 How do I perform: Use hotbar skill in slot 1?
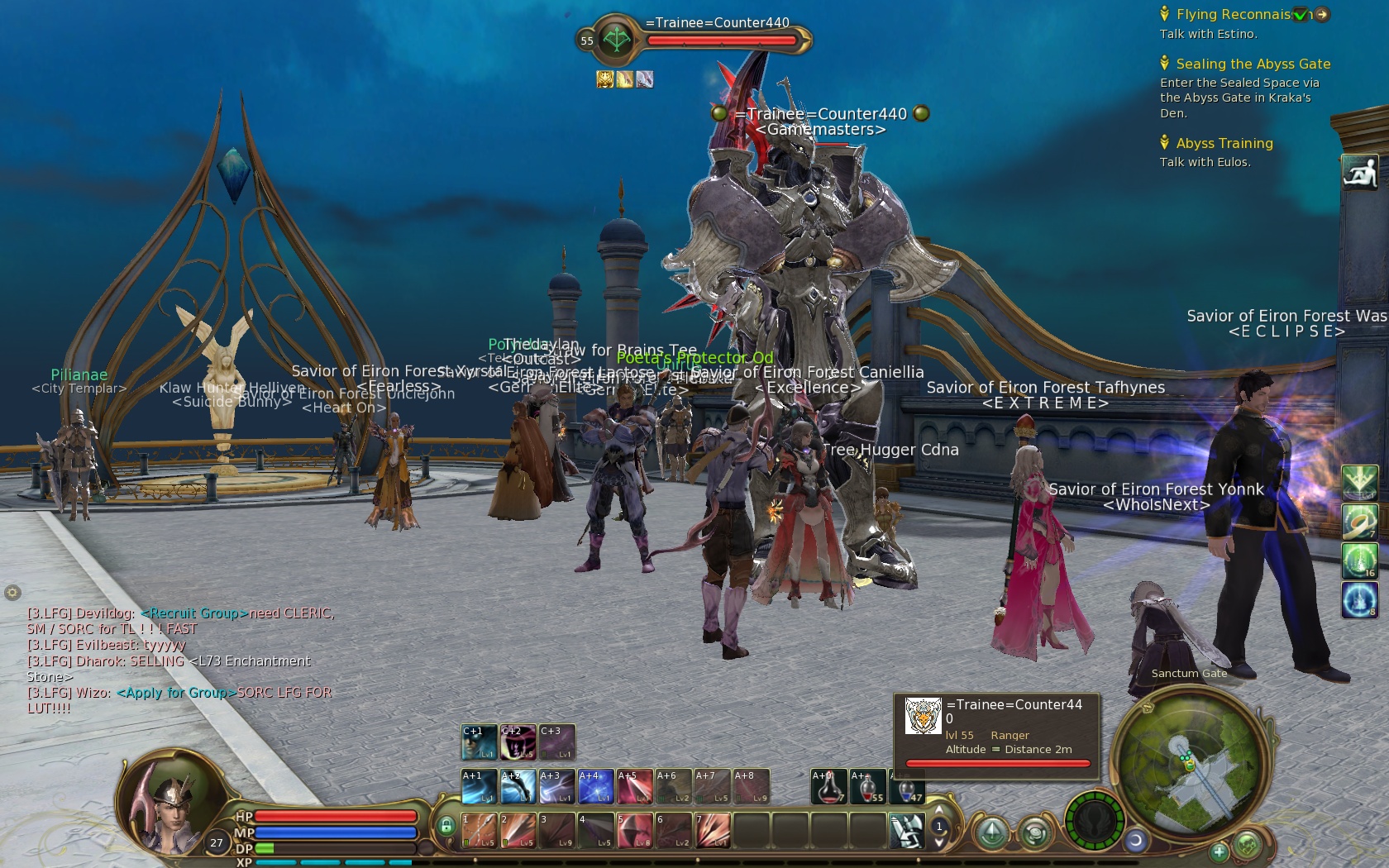[x=479, y=830]
